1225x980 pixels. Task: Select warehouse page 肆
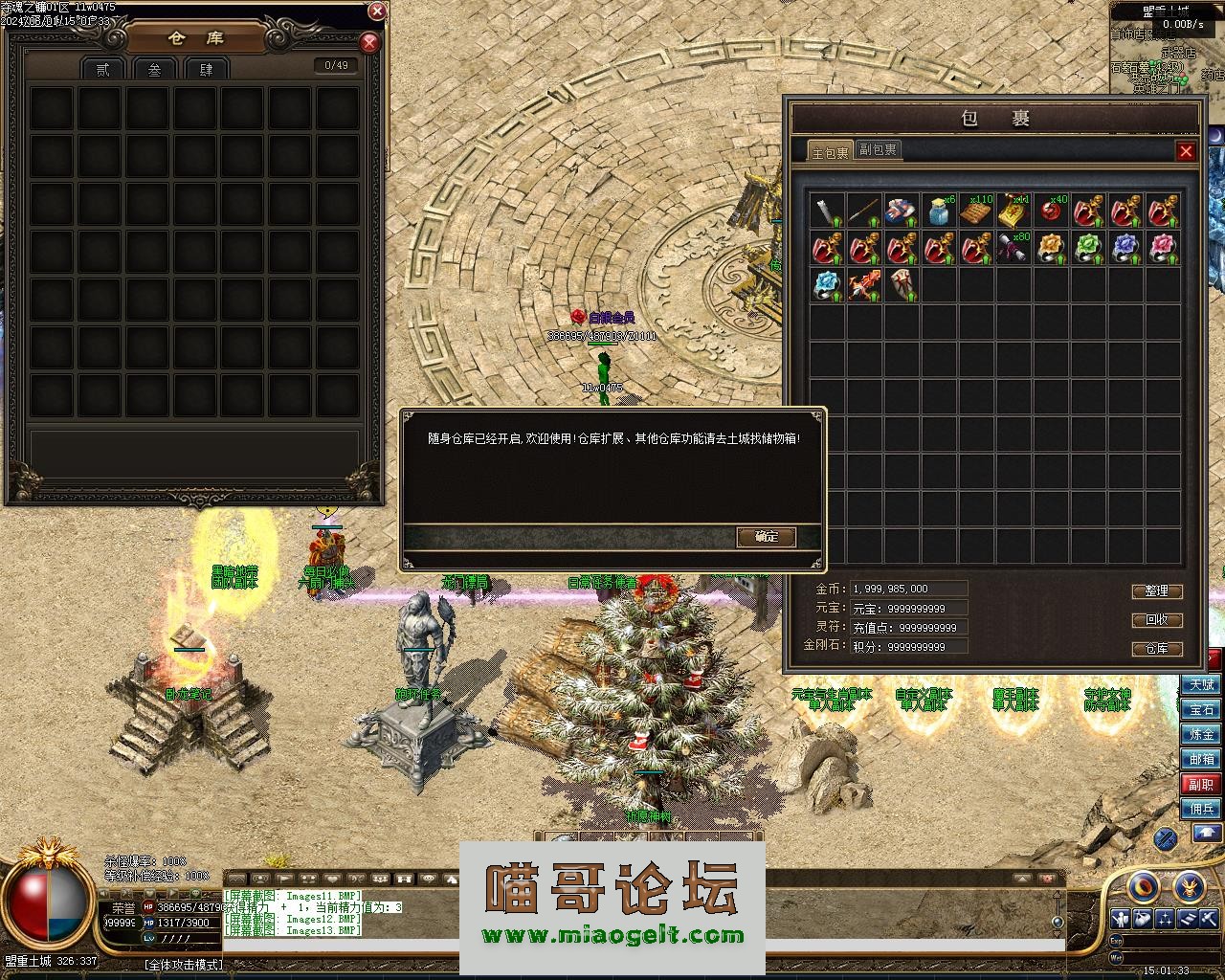coord(206,69)
